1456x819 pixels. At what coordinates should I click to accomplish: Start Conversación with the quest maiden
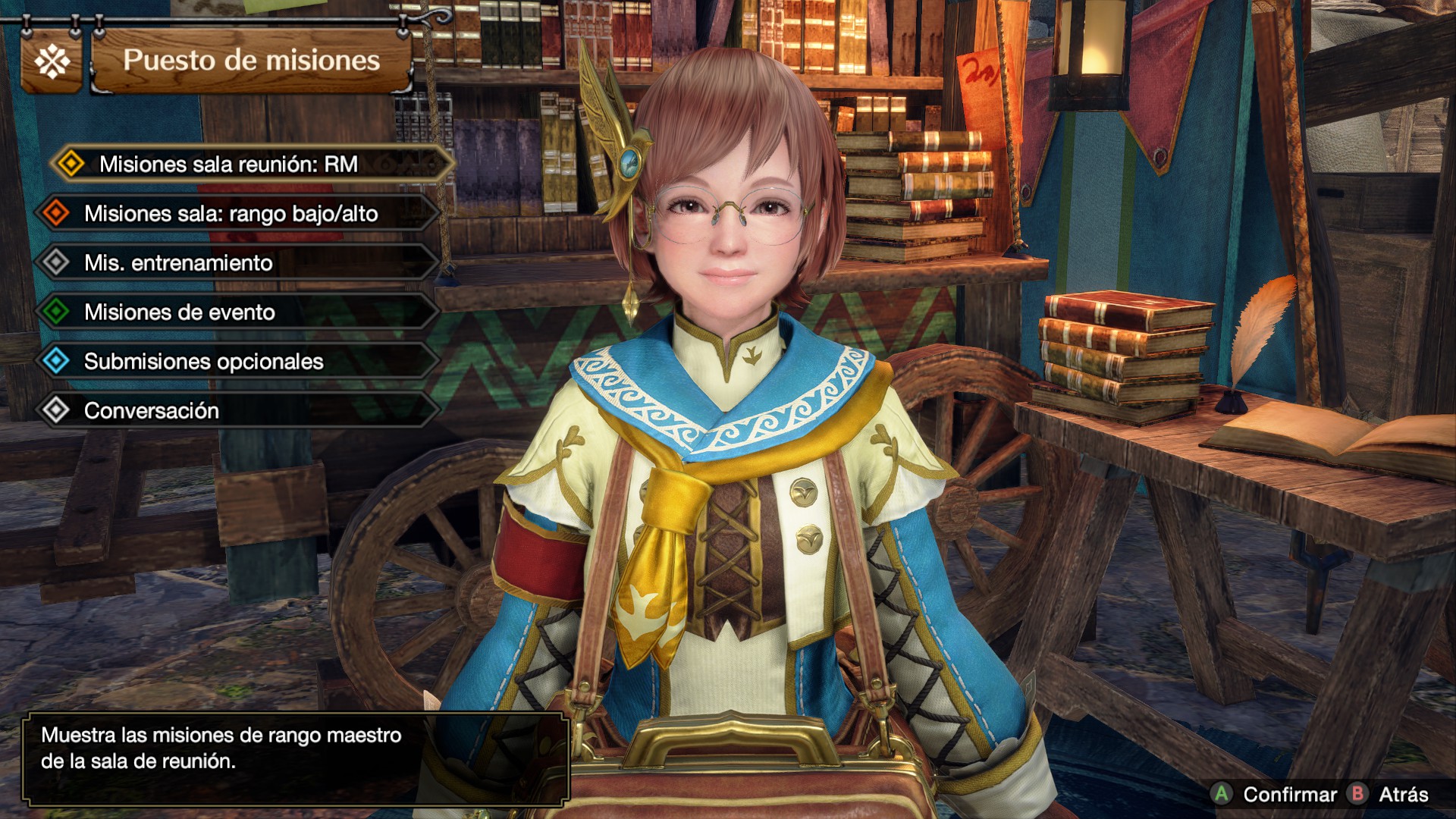[152, 411]
